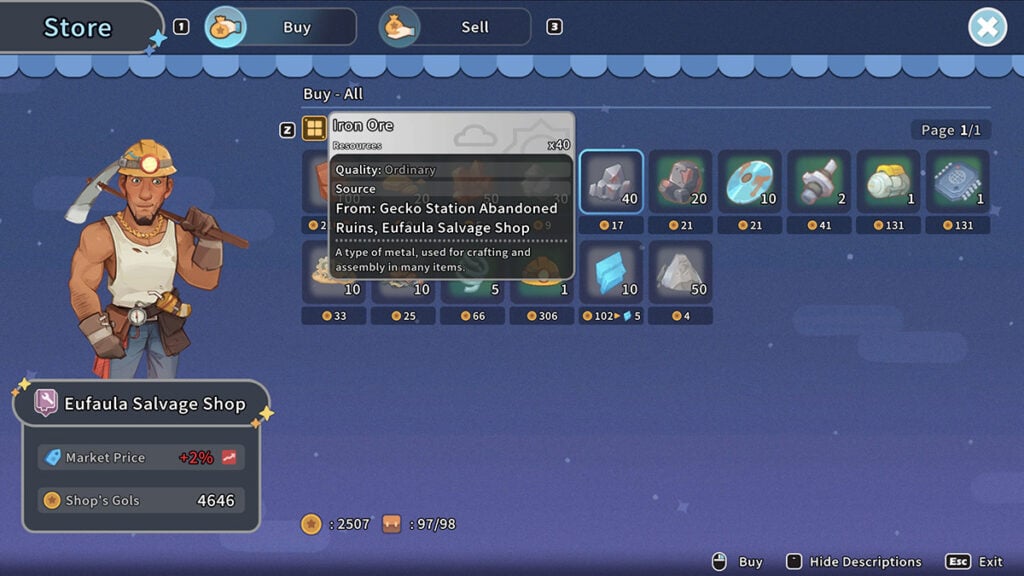Screen dimensions: 1024x576
Task: Select the Buy tab
Action: [x=281, y=27]
